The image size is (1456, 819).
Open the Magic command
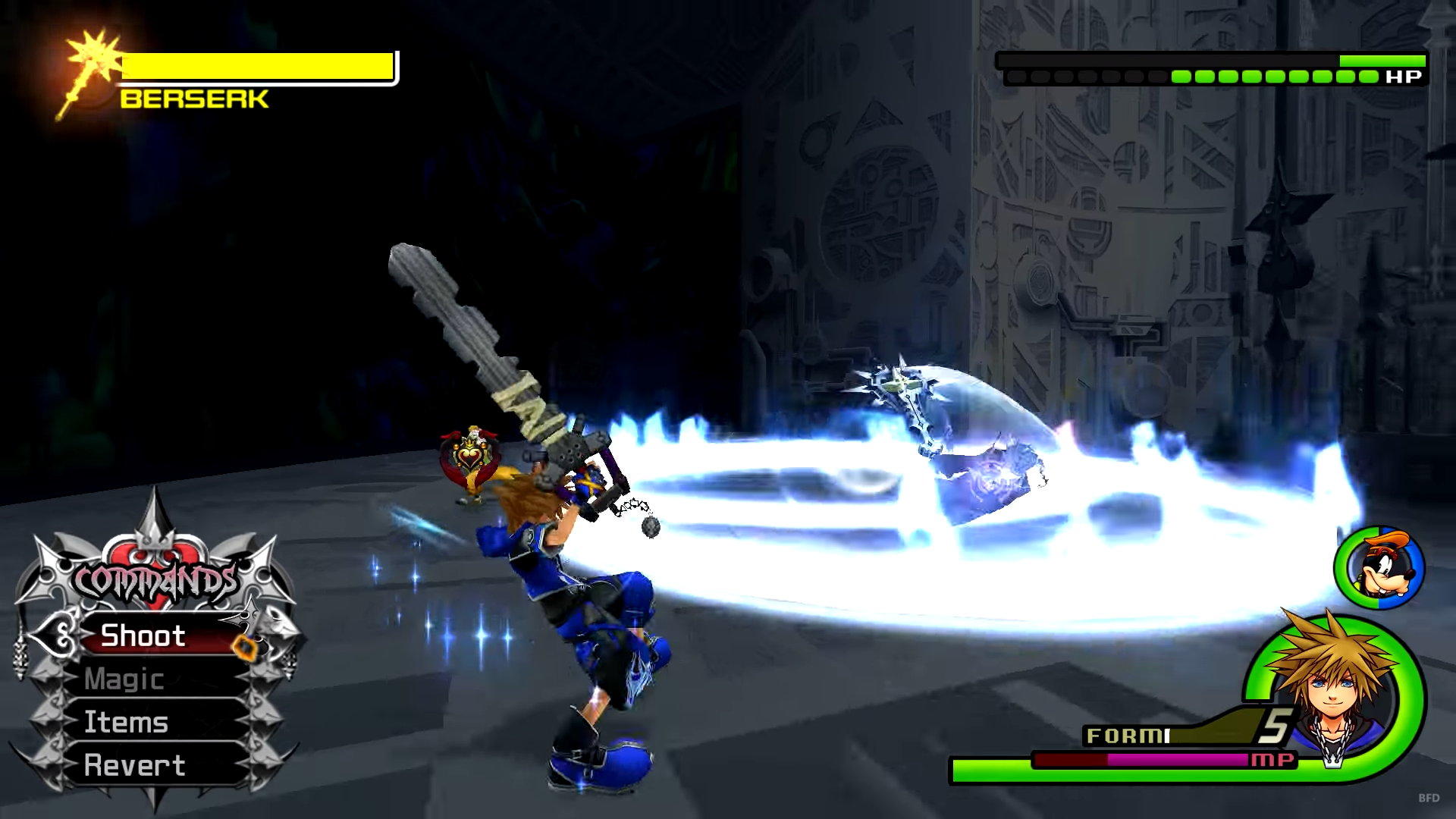[125, 679]
